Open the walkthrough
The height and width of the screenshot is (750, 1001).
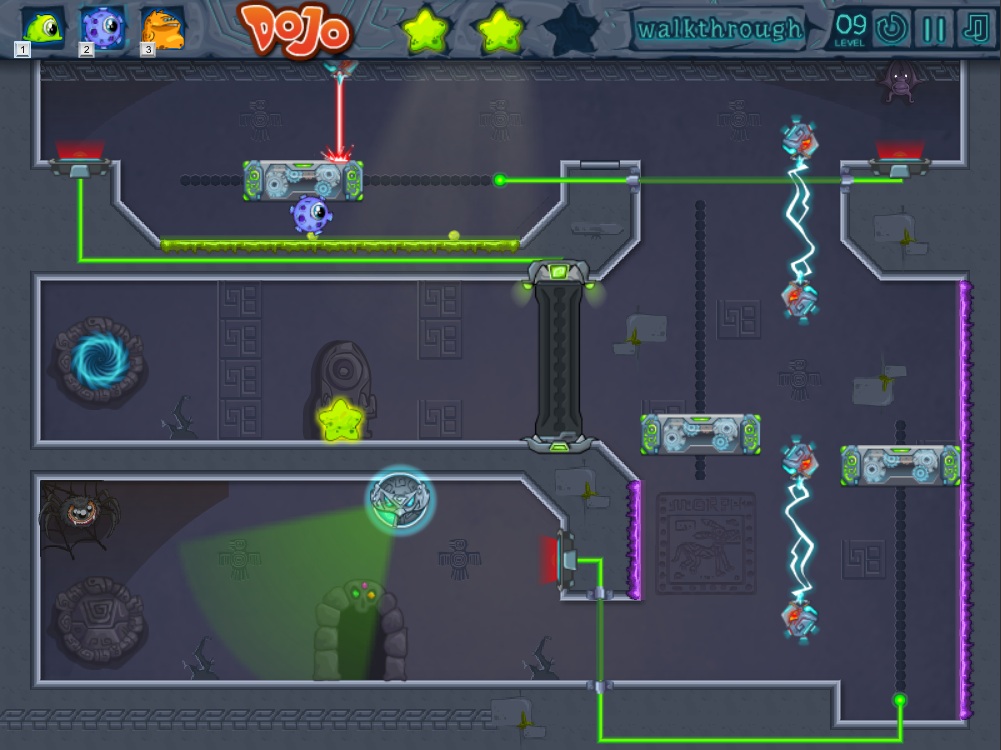(719, 29)
